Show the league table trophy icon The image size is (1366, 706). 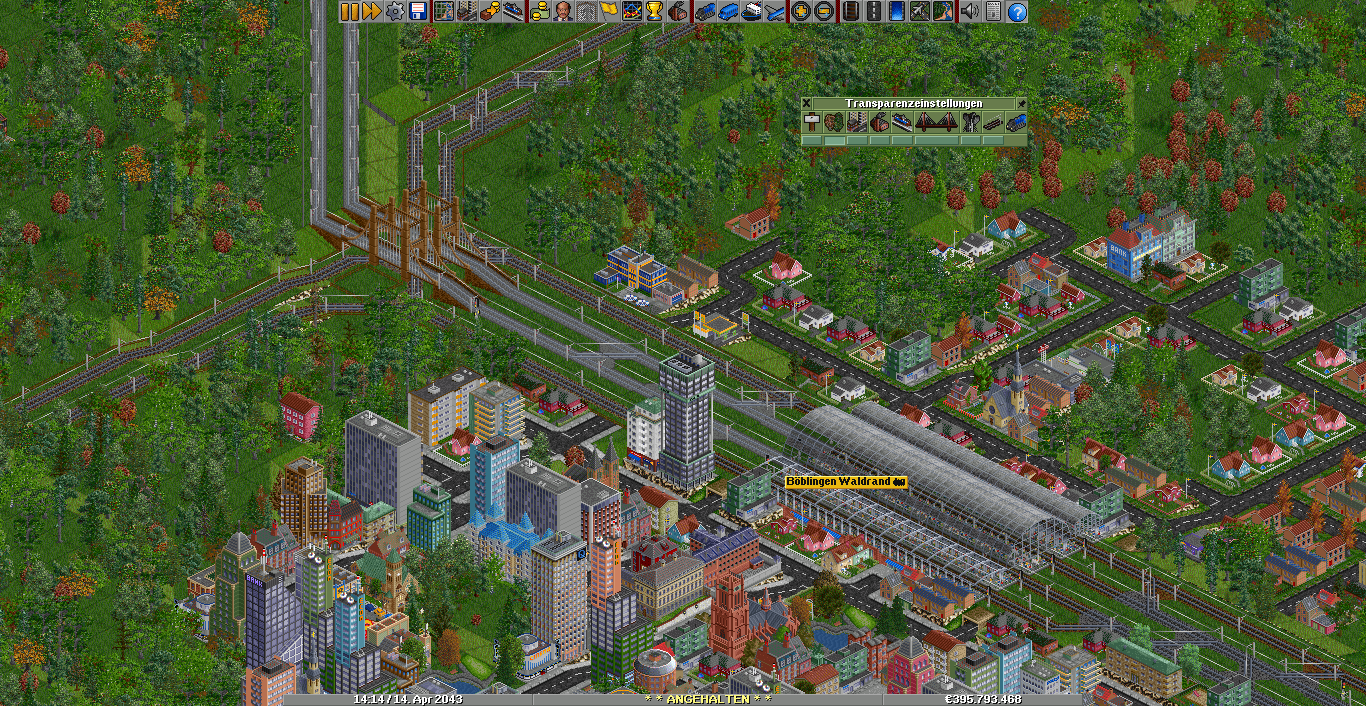tap(655, 12)
